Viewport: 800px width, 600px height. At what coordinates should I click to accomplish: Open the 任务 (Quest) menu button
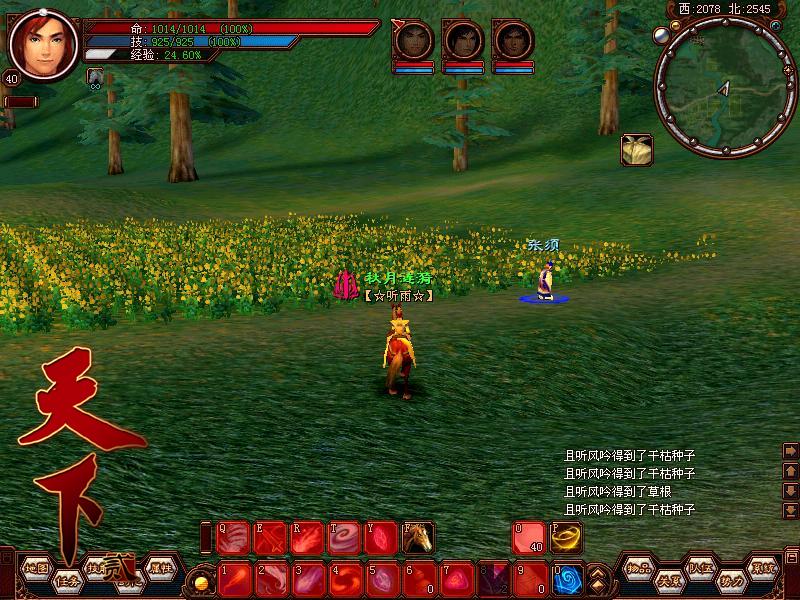click(67, 579)
